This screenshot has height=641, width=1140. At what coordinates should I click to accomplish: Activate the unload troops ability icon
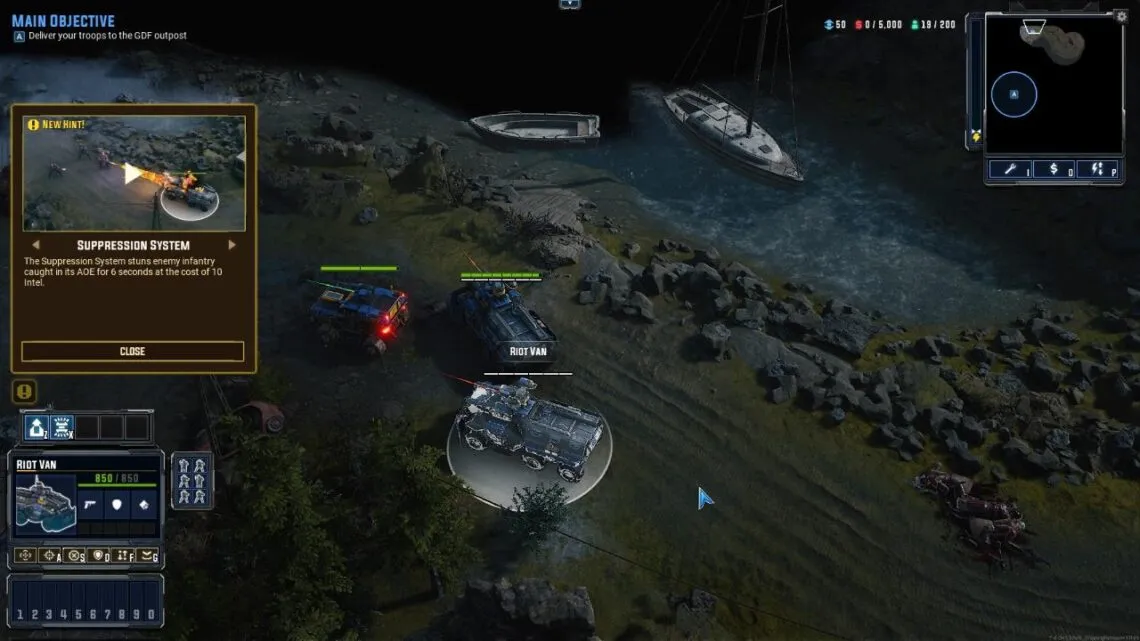point(36,428)
